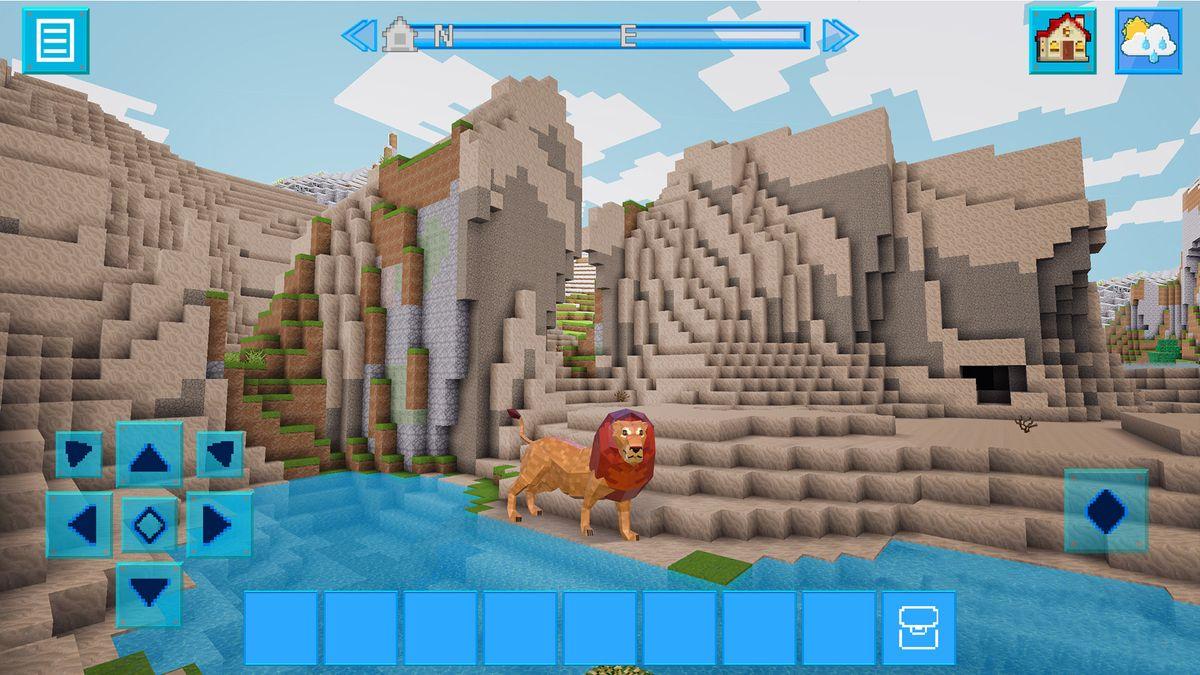Click the compass left double arrow
This screenshot has height=675, width=1200.
pos(357,36)
